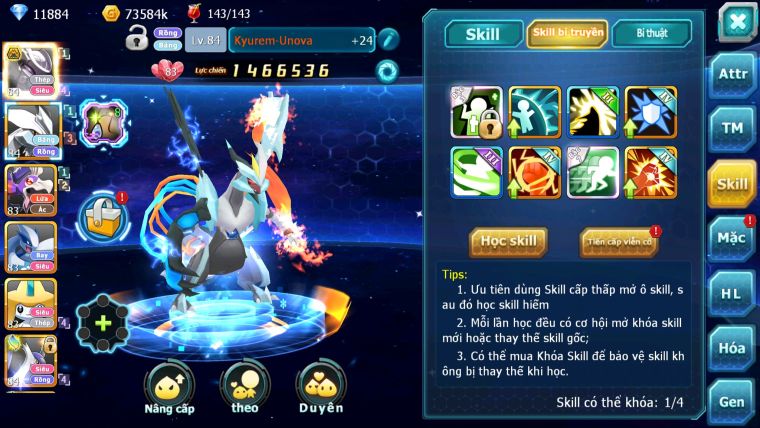Screen dimensions: 760x428
Task: Open the HL side tab
Action: [732, 293]
